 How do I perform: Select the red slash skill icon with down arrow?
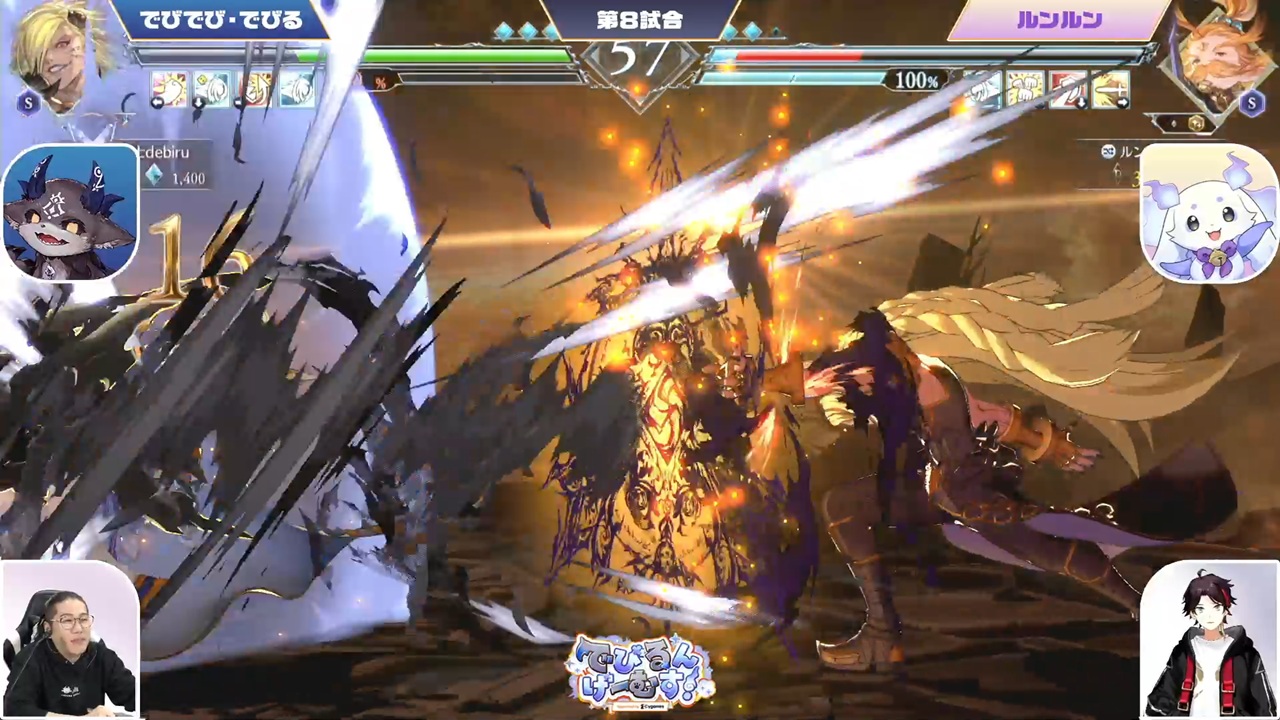pos(1068,89)
